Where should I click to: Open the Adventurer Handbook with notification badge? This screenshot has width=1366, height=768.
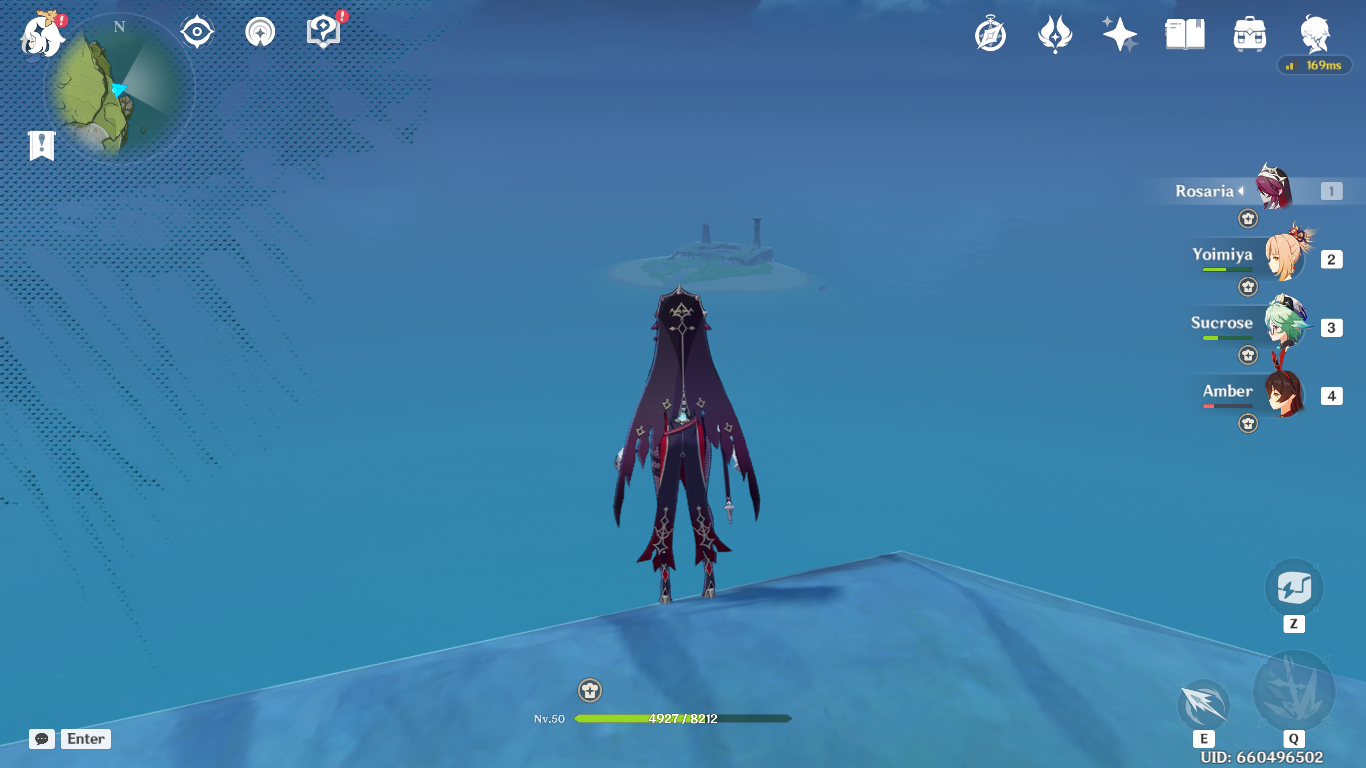(x=322, y=31)
